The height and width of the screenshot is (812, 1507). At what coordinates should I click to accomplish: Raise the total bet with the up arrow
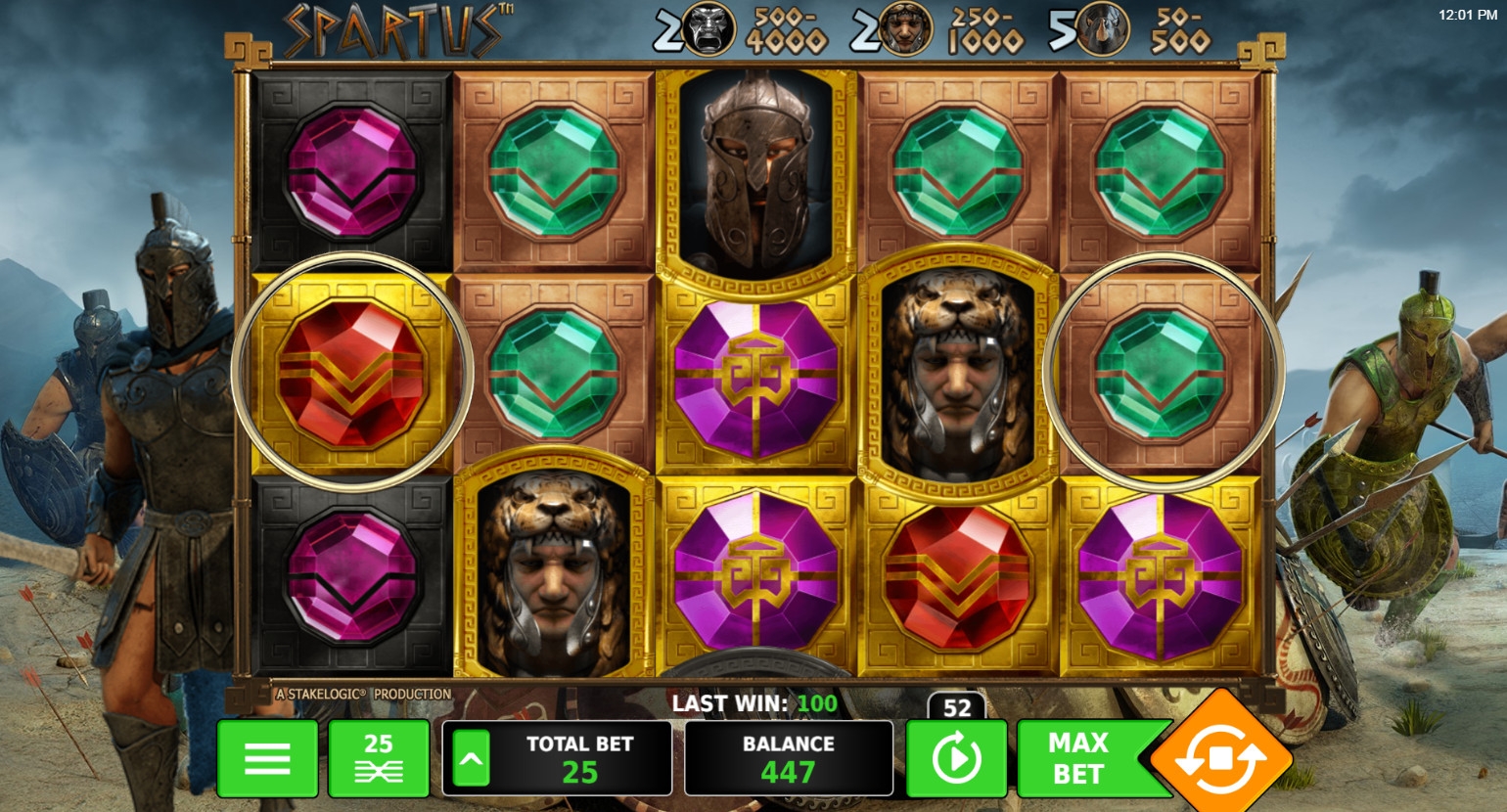click(x=471, y=758)
